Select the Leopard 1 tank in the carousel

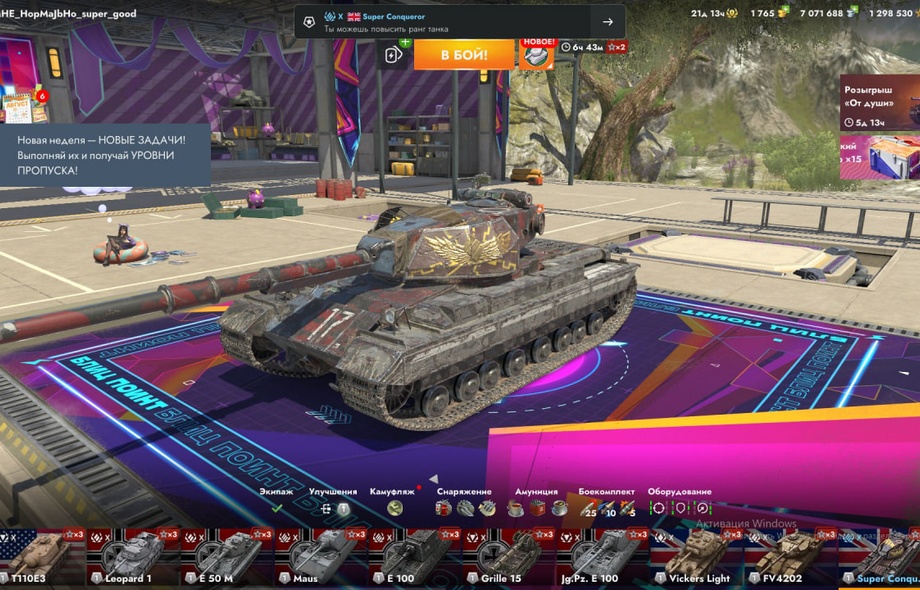click(131, 558)
